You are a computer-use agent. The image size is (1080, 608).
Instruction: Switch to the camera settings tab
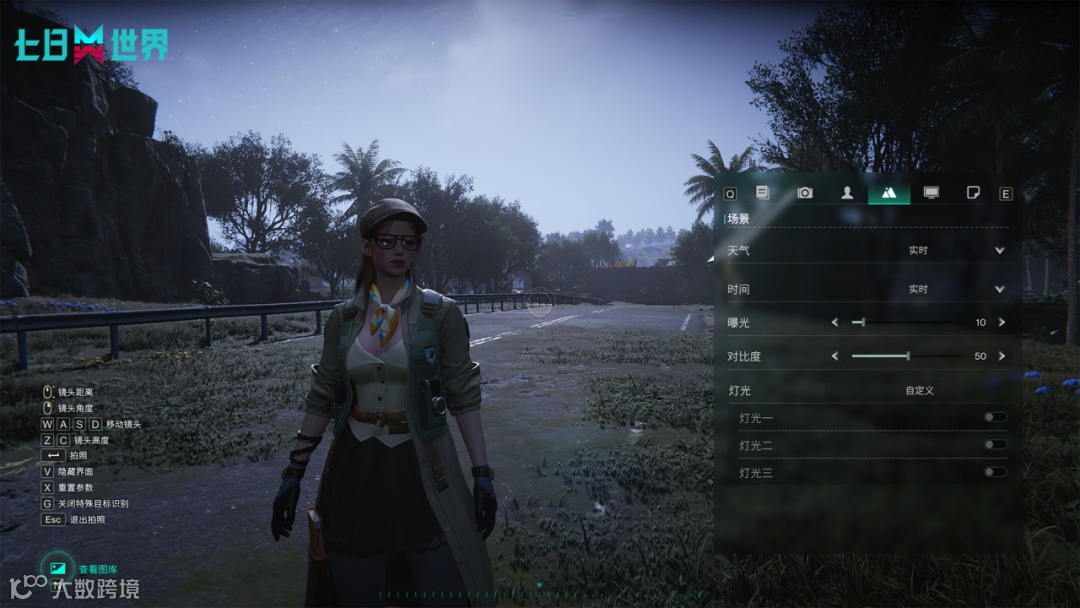point(805,193)
